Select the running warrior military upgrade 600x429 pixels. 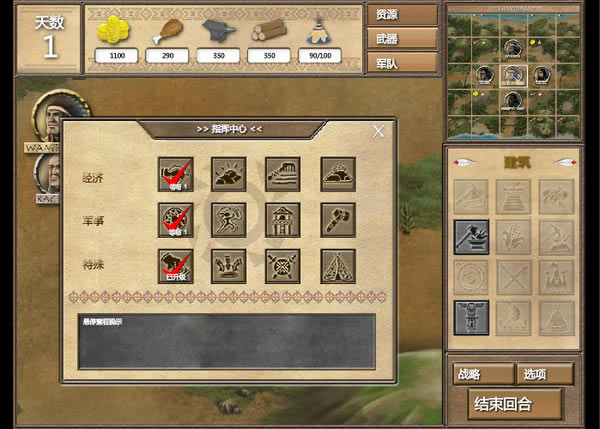pyautogui.click(x=230, y=220)
